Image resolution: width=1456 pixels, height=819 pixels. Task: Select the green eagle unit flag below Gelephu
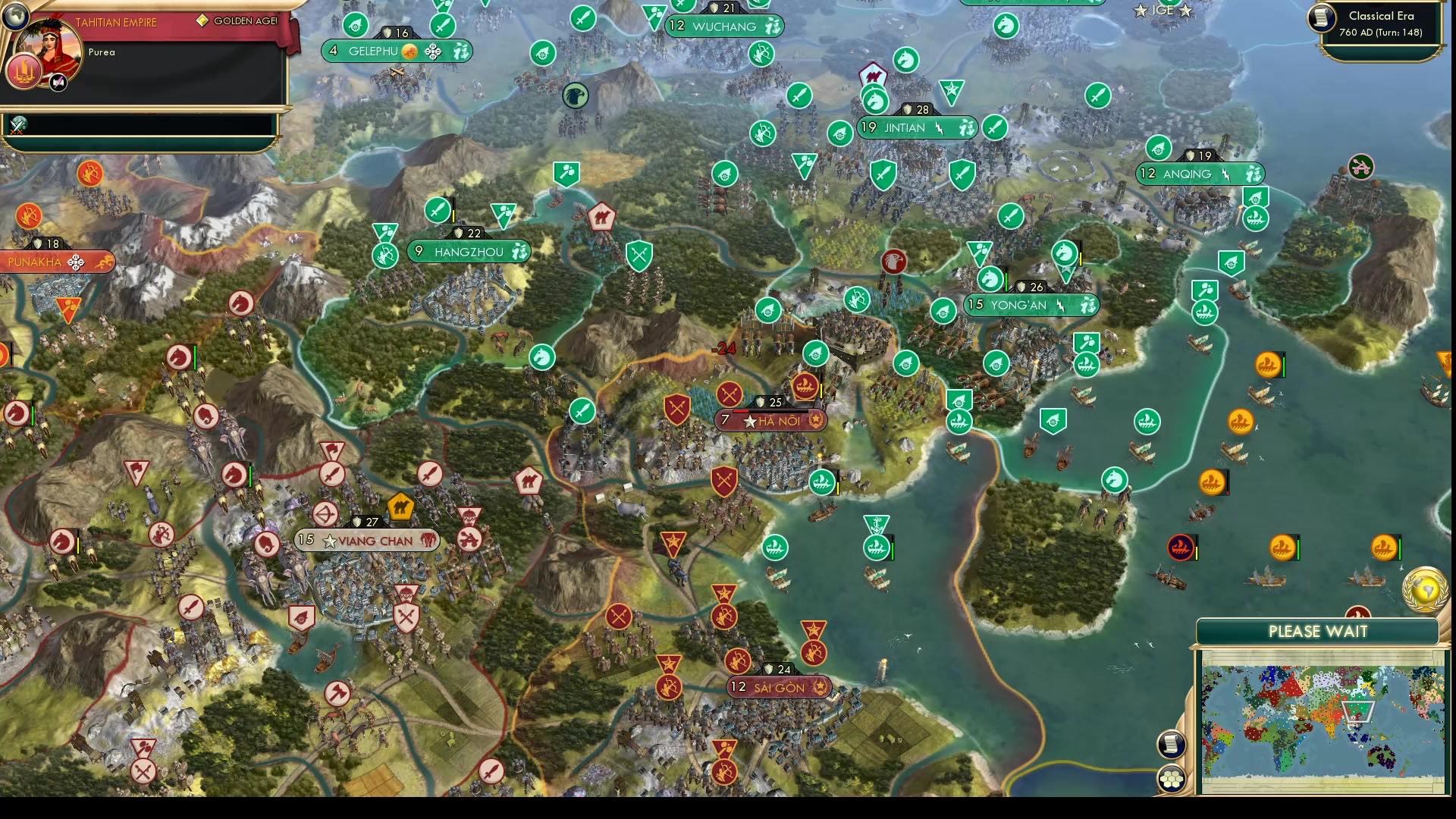point(577,95)
